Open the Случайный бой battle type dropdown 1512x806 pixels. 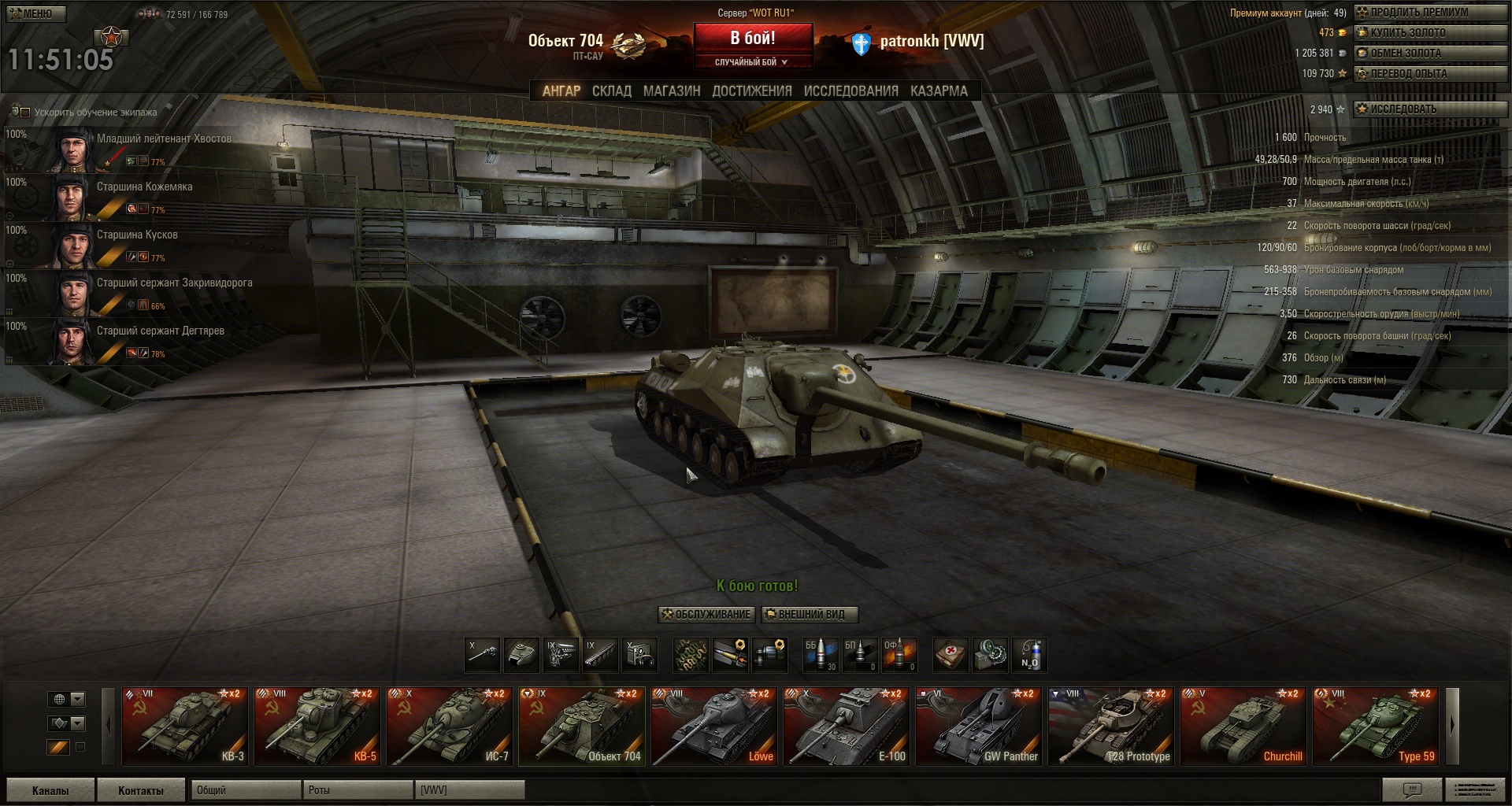click(x=752, y=62)
